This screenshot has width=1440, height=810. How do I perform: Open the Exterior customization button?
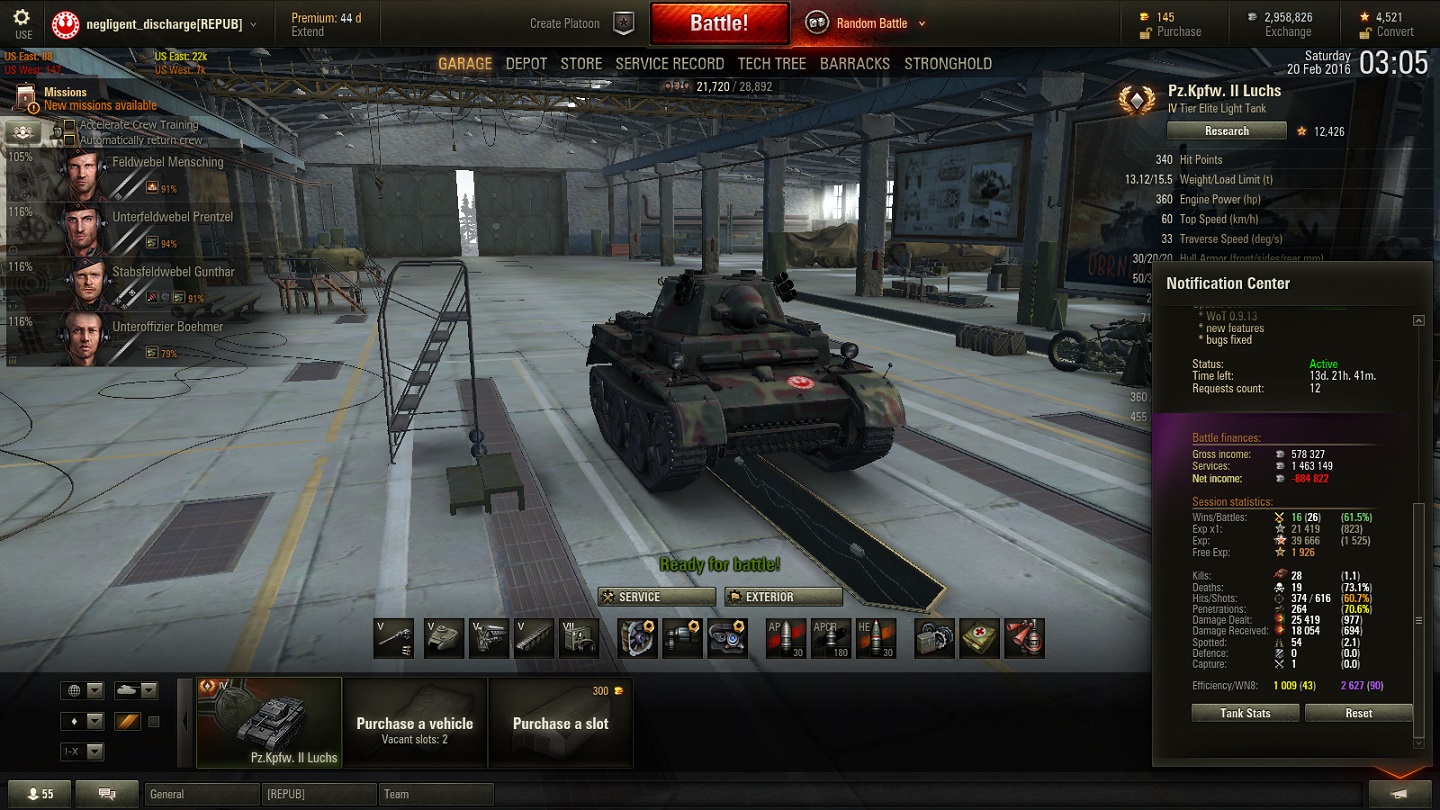click(783, 597)
